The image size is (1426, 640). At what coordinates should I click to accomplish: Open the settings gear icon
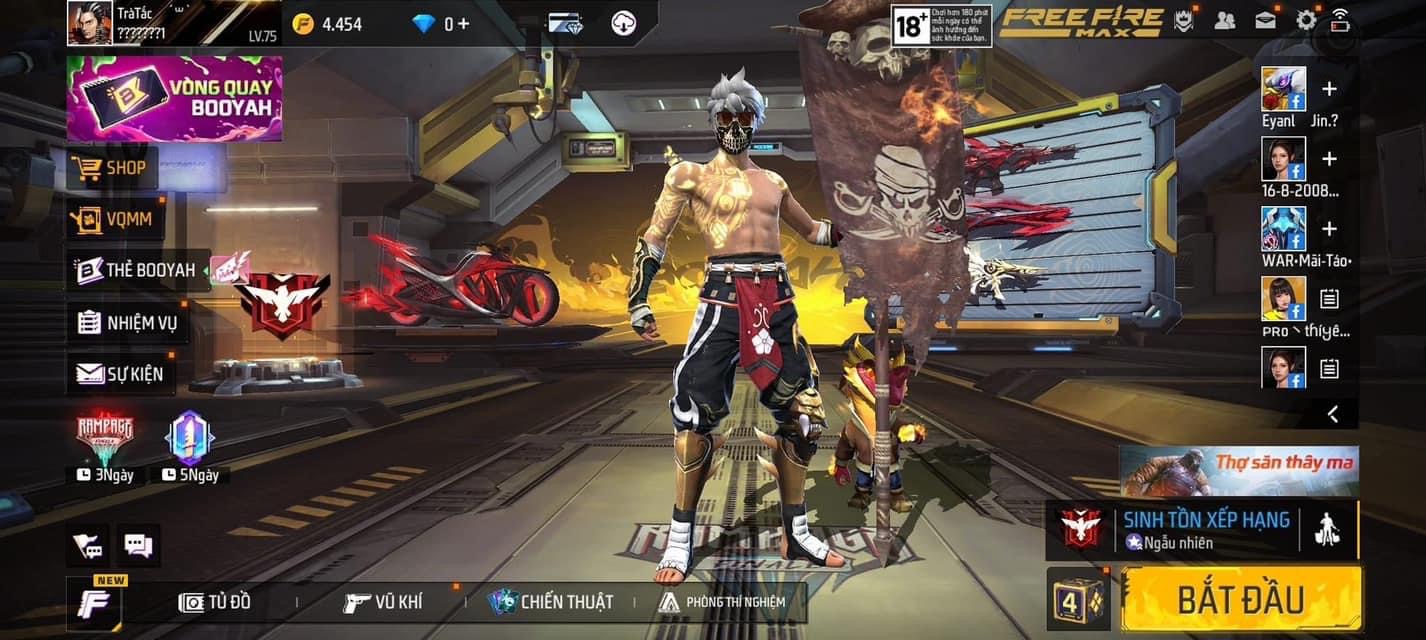coord(1306,20)
